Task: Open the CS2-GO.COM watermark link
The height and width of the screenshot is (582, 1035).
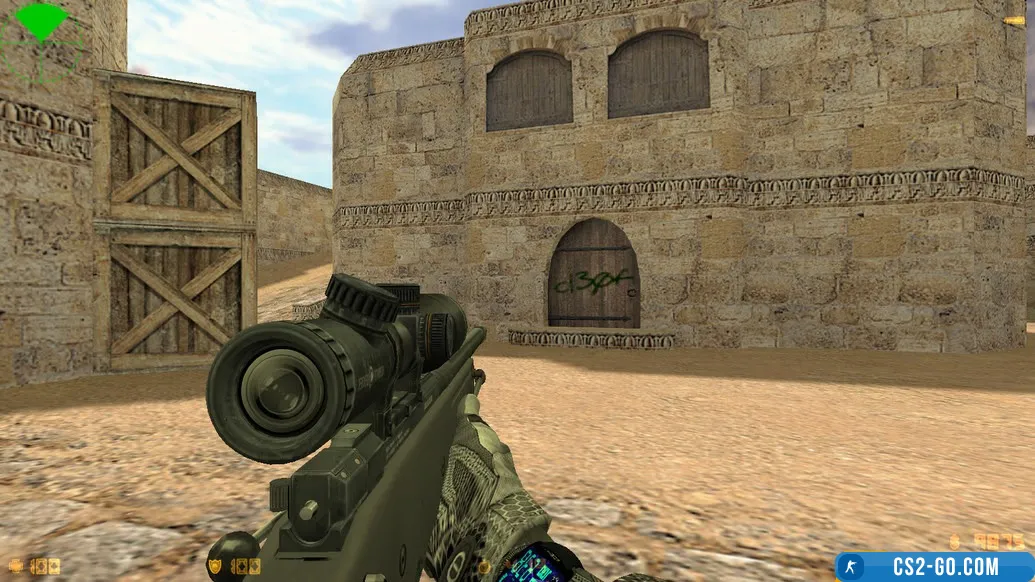Action: (x=934, y=567)
